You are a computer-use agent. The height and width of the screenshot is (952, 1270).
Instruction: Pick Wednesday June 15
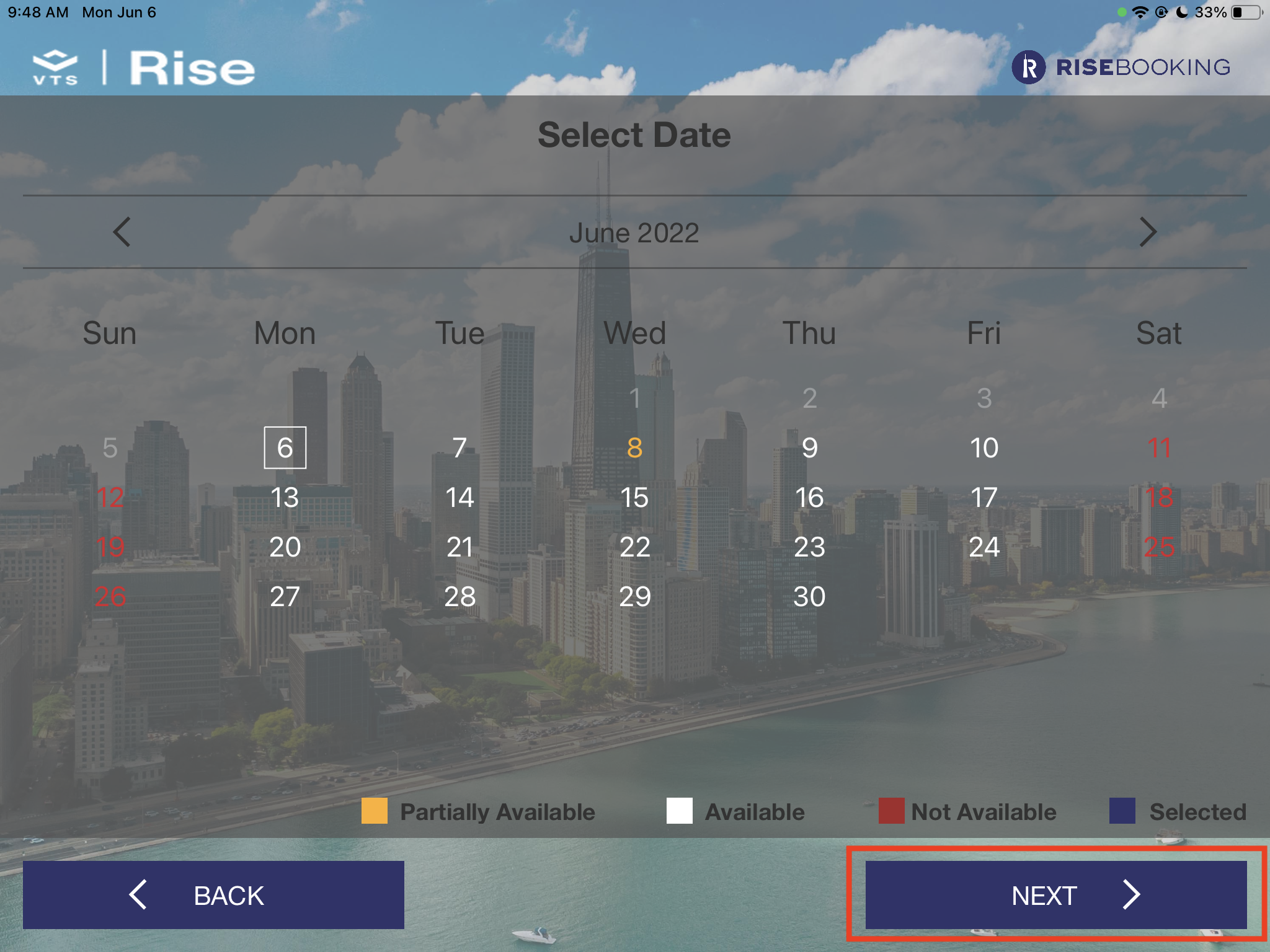(634, 497)
